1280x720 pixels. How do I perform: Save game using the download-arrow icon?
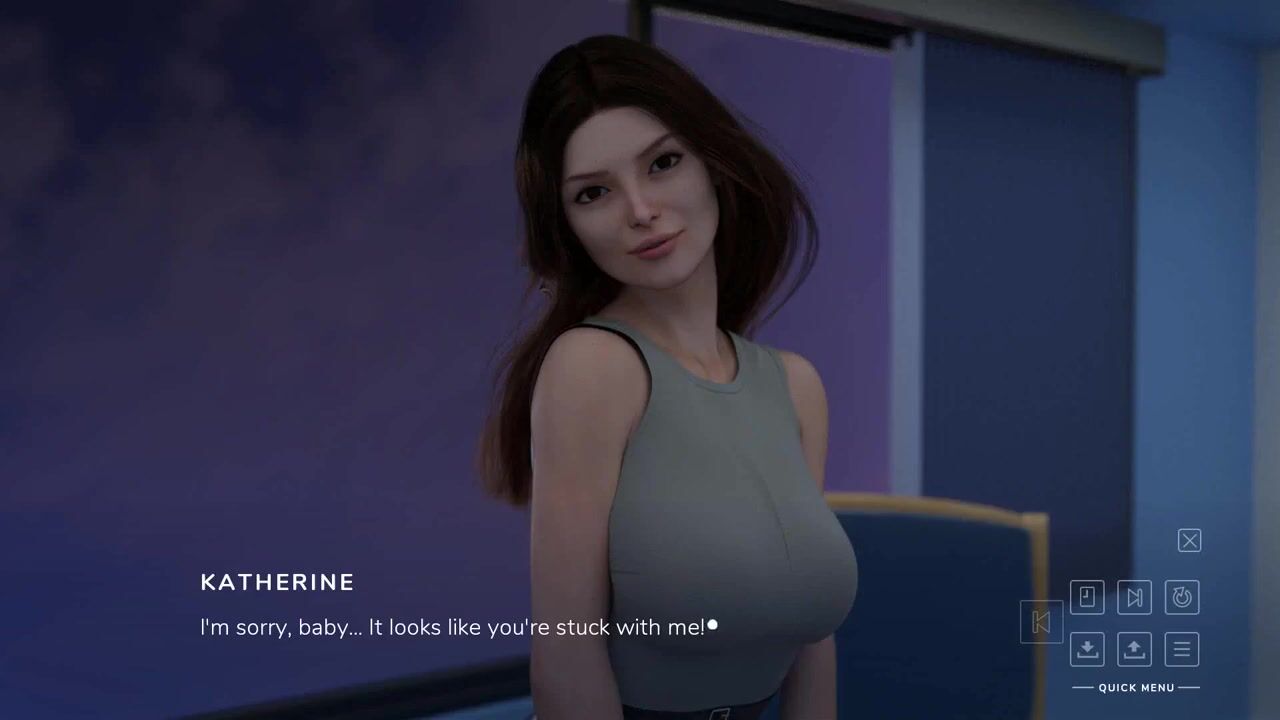[x=1087, y=649]
